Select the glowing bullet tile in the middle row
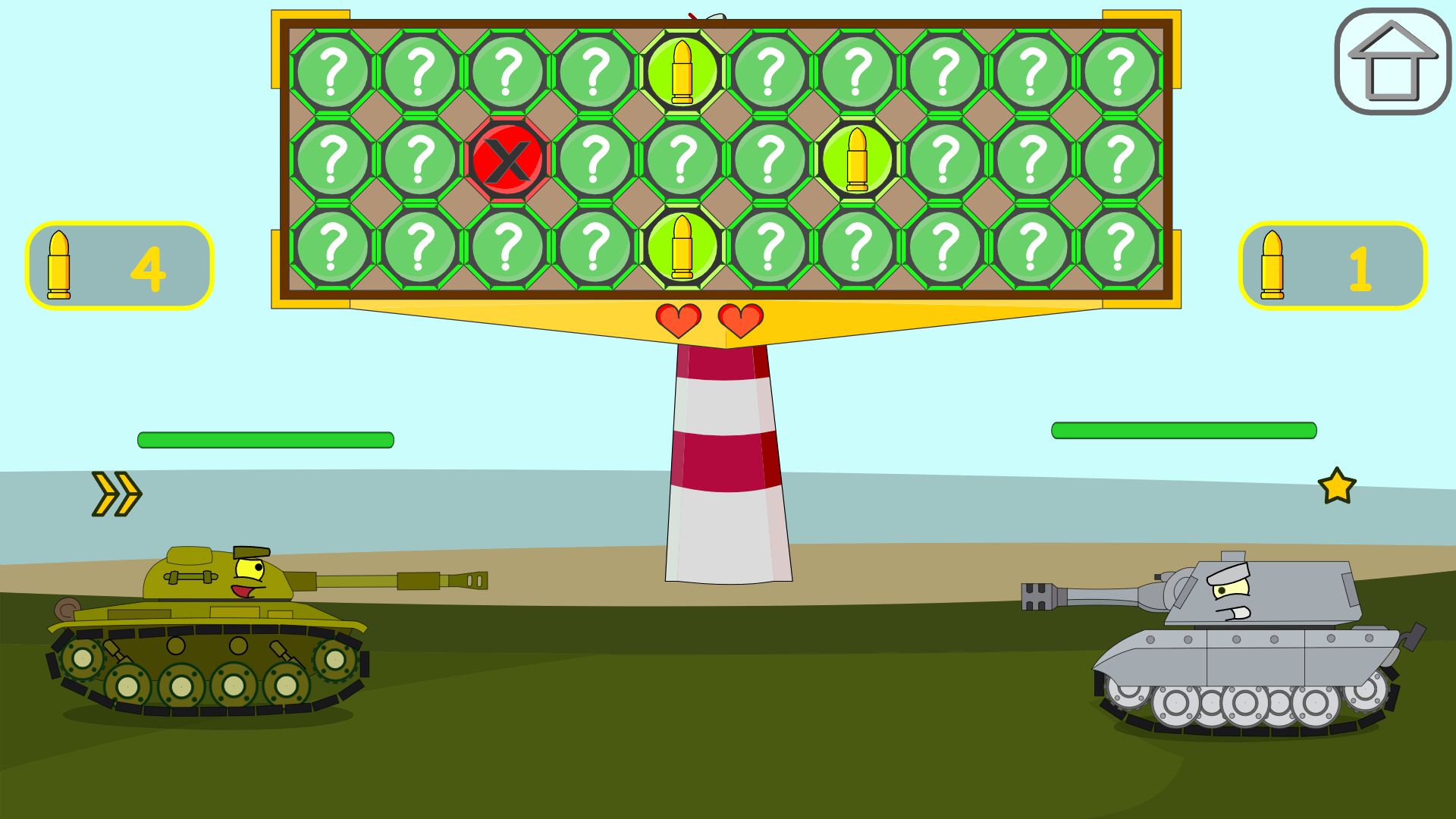Image resolution: width=1456 pixels, height=819 pixels. coord(858,159)
